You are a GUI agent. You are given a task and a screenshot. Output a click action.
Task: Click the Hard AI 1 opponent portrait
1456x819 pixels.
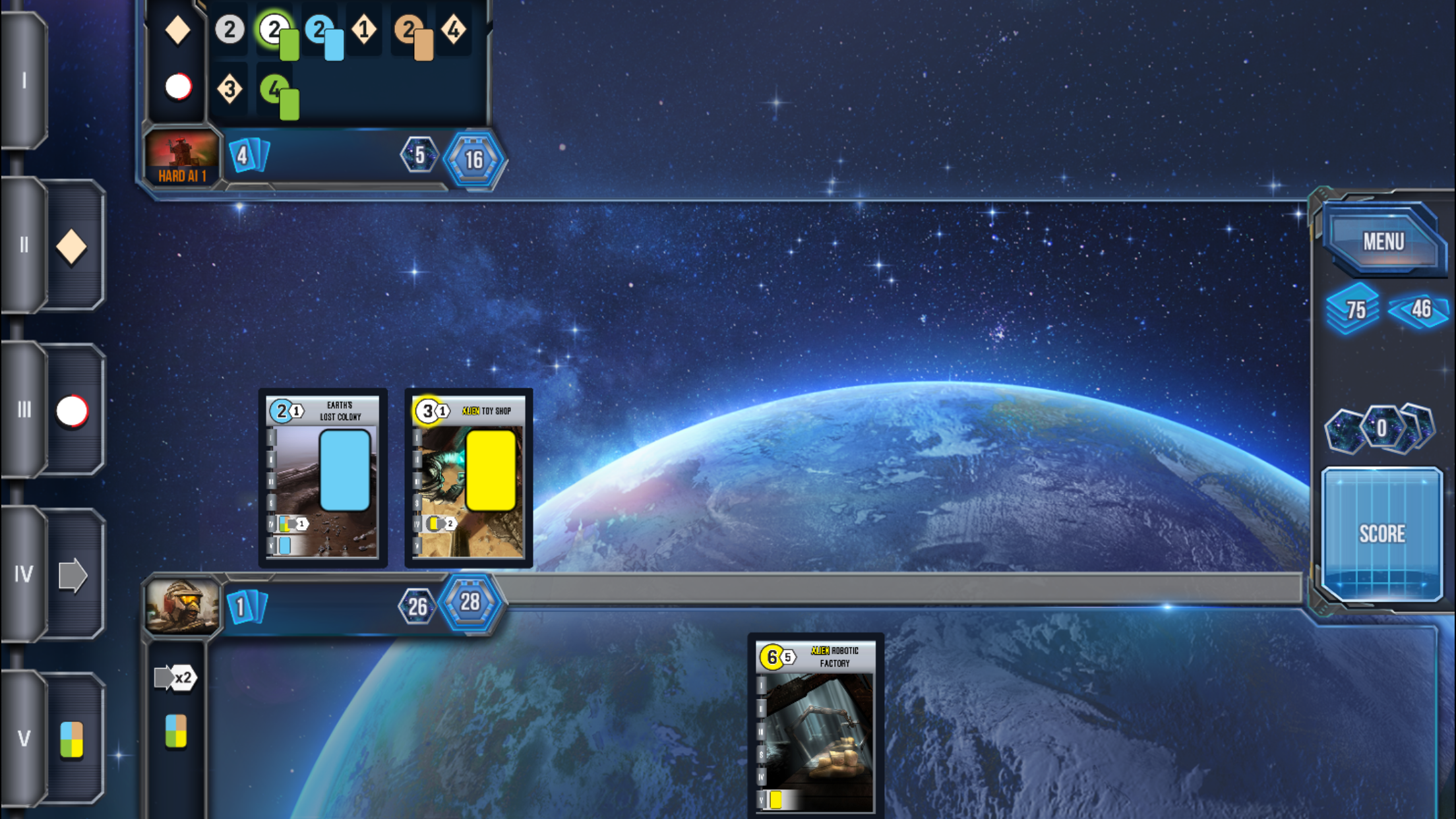click(182, 158)
